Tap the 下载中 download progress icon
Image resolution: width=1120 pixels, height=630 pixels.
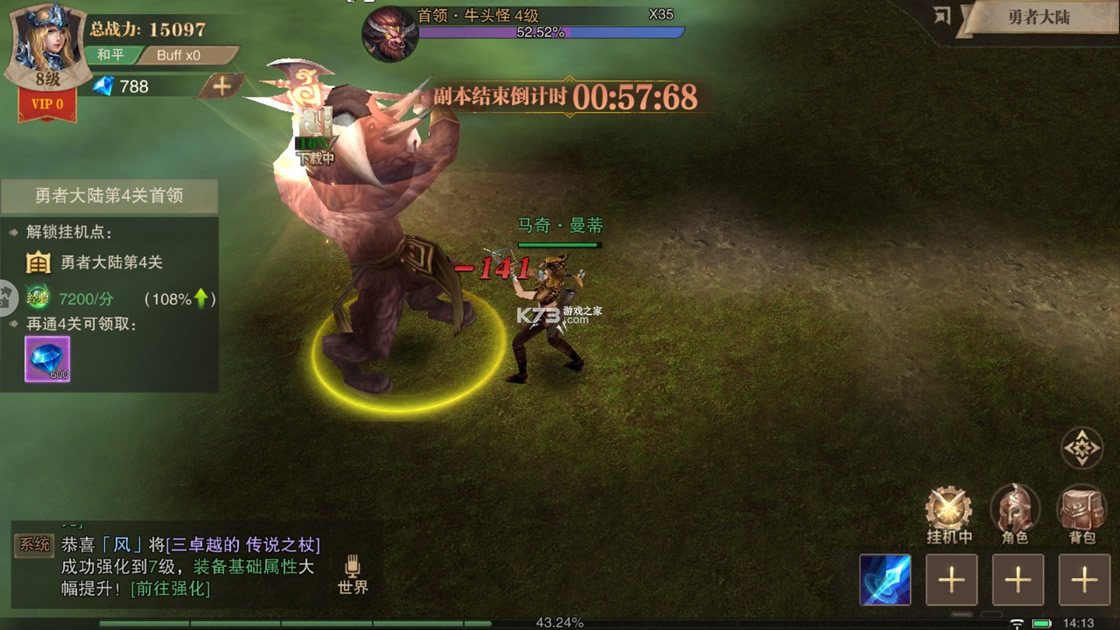coord(315,137)
